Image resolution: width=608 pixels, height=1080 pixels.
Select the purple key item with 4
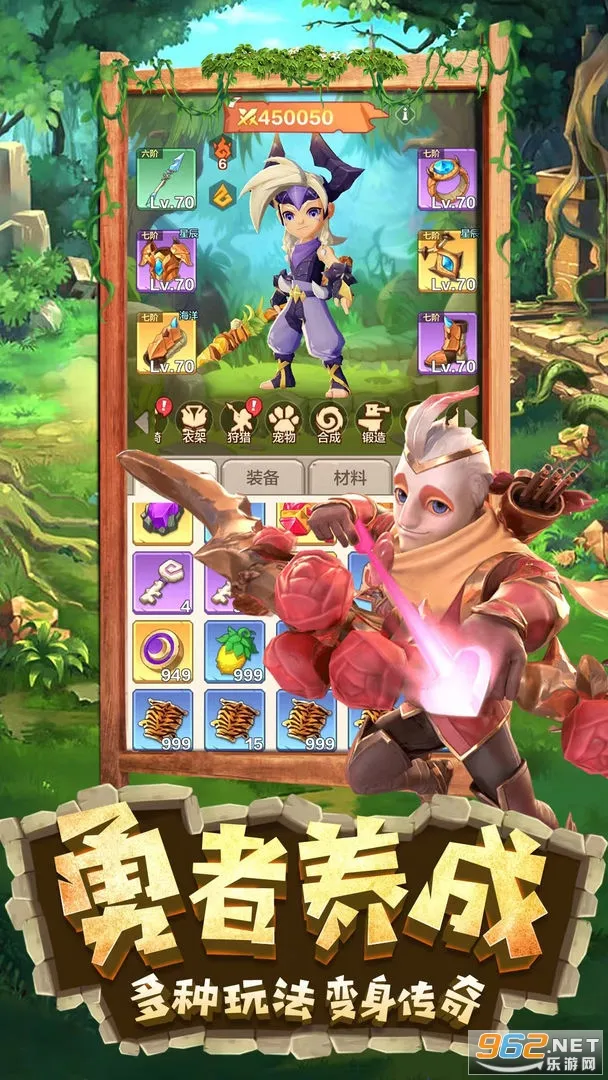tap(162, 582)
